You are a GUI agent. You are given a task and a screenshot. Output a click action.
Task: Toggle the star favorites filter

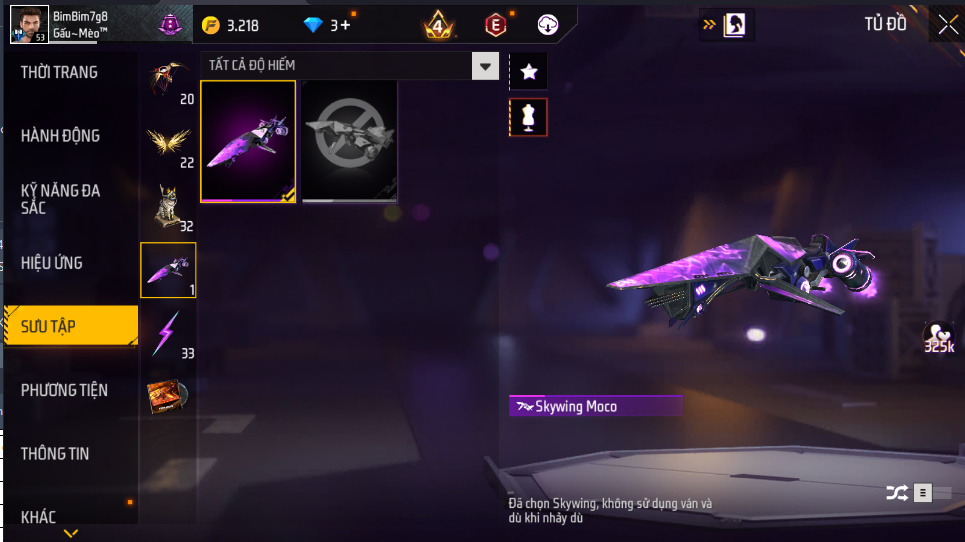(x=529, y=72)
